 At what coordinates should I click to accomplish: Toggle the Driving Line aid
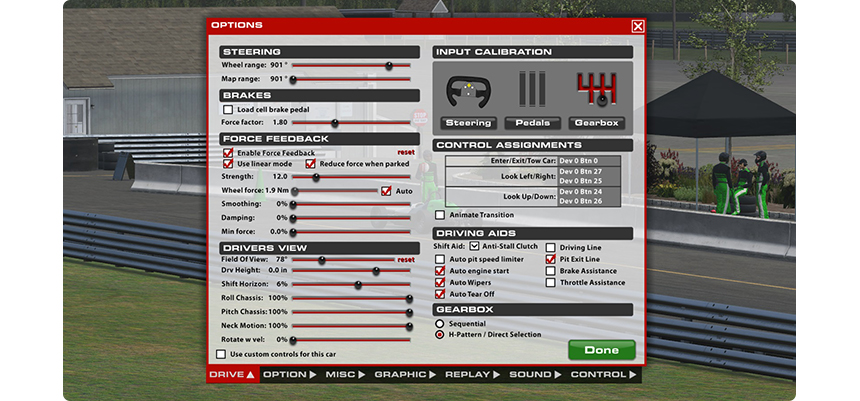[550, 246]
